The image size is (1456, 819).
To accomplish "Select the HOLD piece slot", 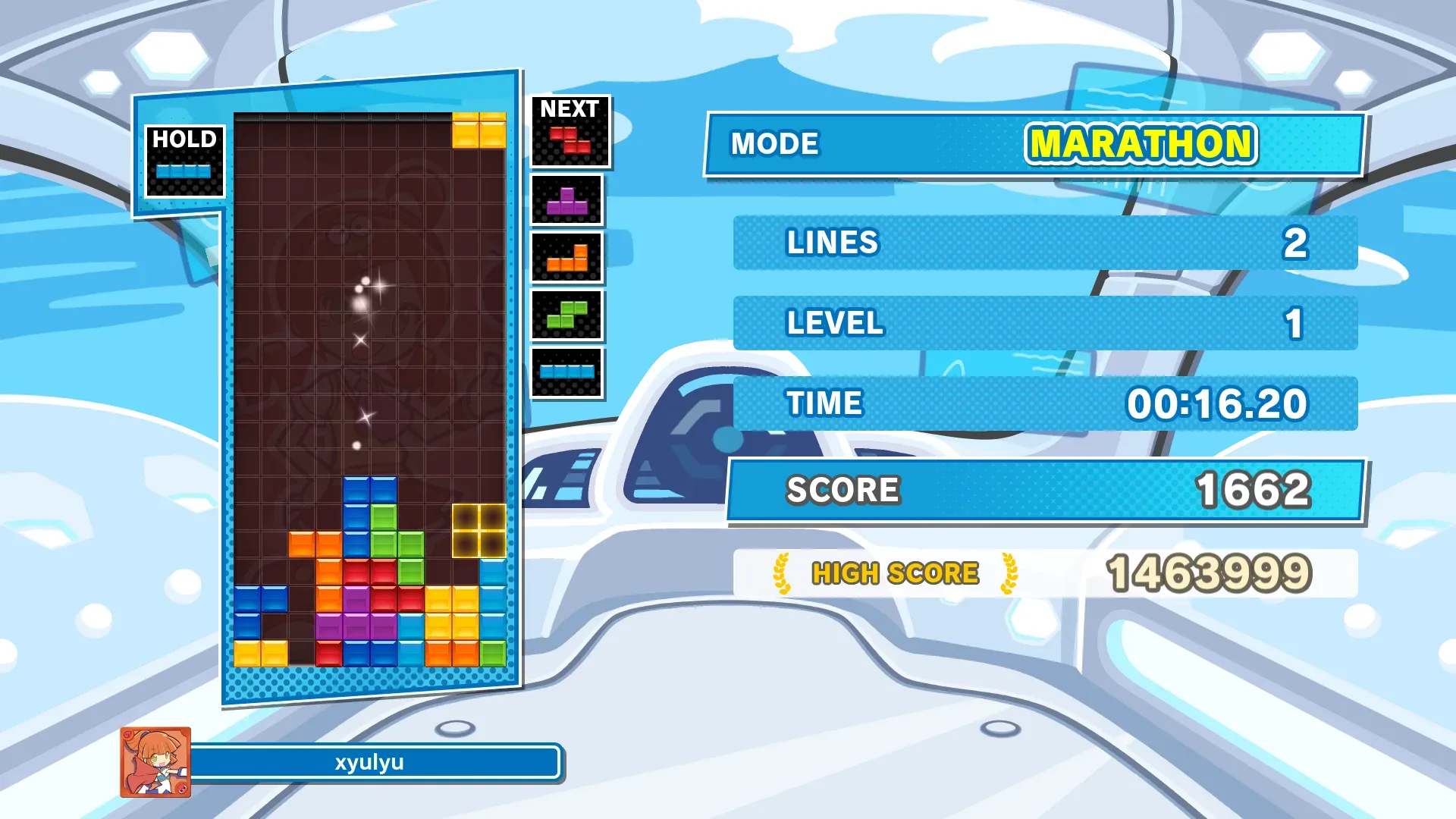I will (x=184, y=162).
